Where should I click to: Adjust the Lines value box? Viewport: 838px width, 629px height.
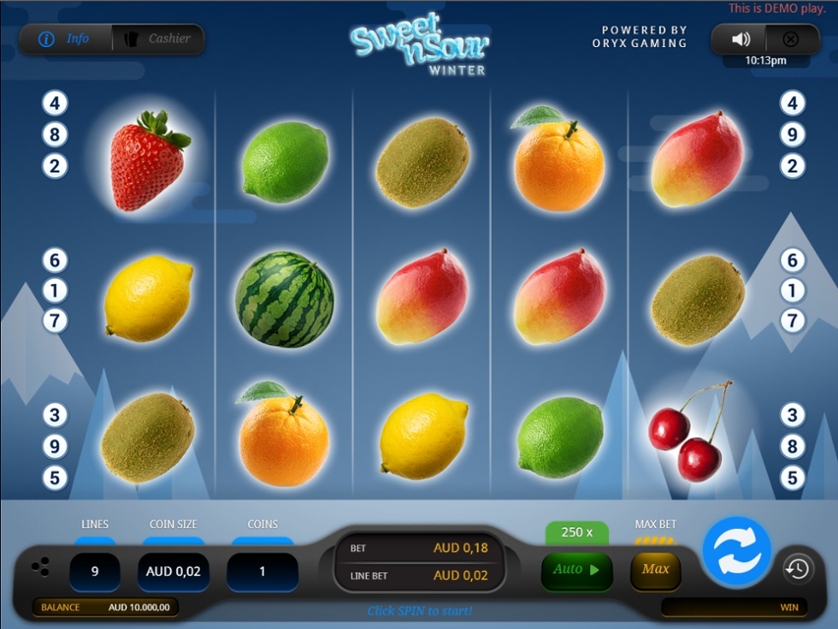pos(95,572)
